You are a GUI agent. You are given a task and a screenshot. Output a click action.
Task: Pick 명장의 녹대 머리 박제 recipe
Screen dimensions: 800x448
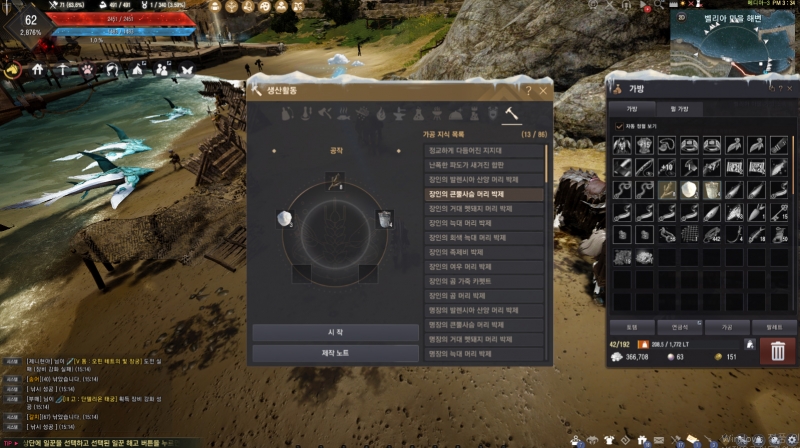click(x=482, y=354)
